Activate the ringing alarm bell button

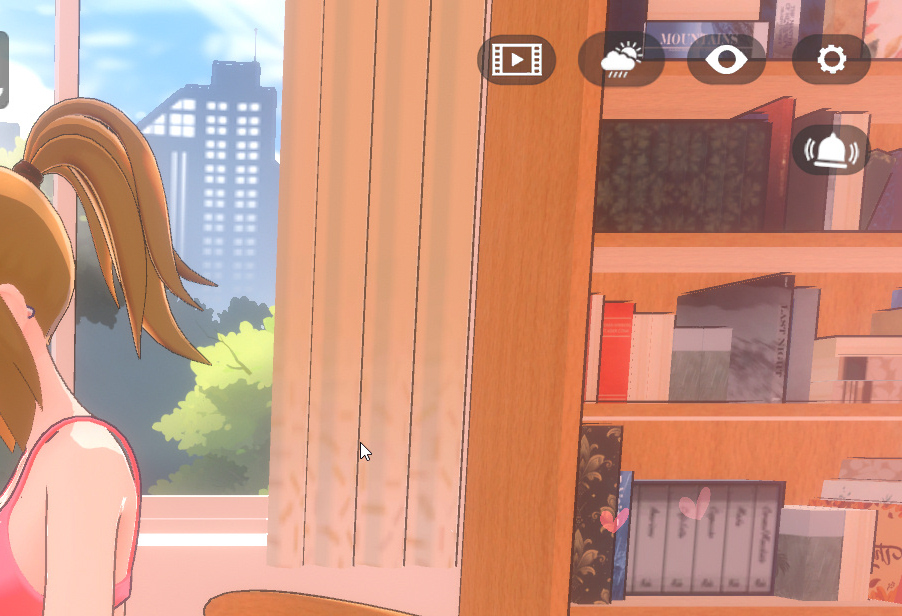(x=831, y=150)
